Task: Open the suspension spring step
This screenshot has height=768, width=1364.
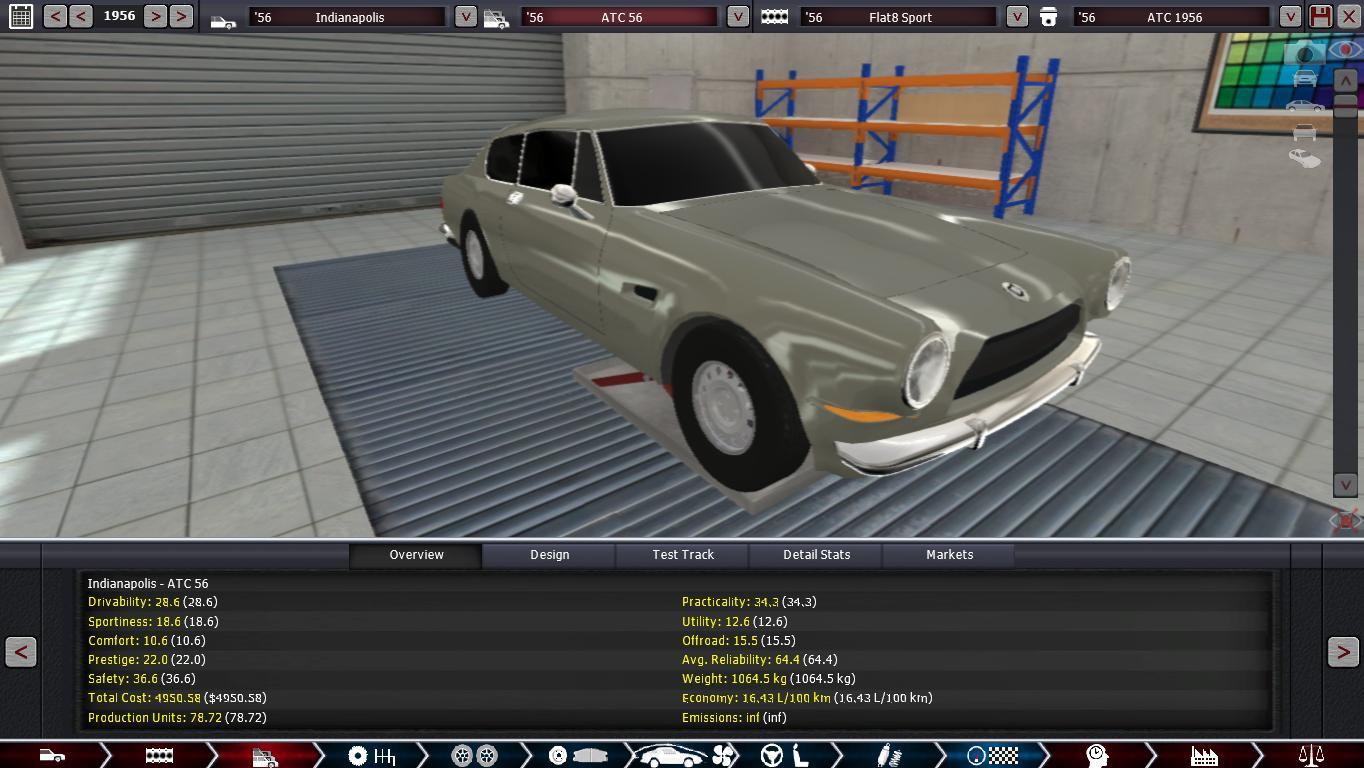Action: tap(887, 756)
